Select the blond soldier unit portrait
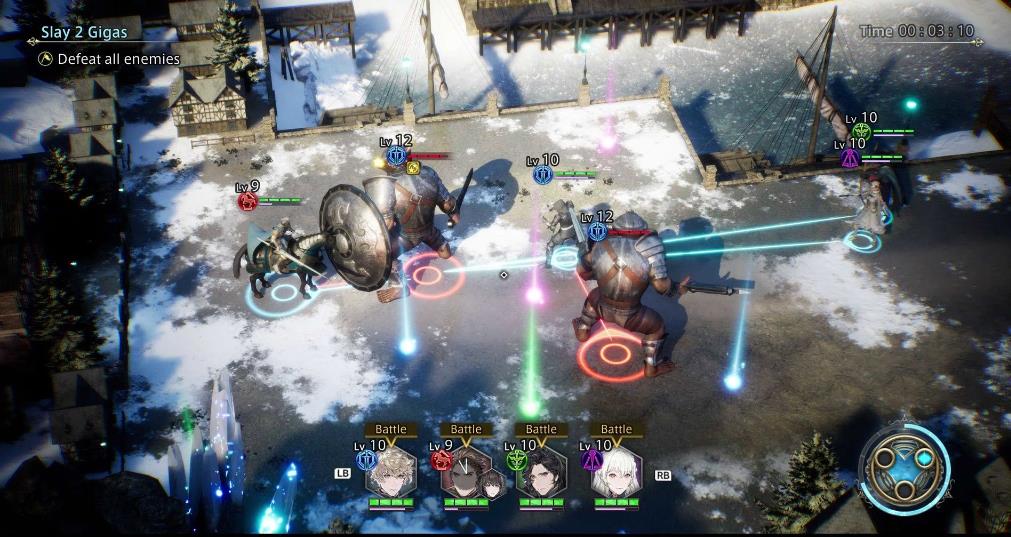The width and height of the screenshot is (1011, 537). (x=391, y=471)
